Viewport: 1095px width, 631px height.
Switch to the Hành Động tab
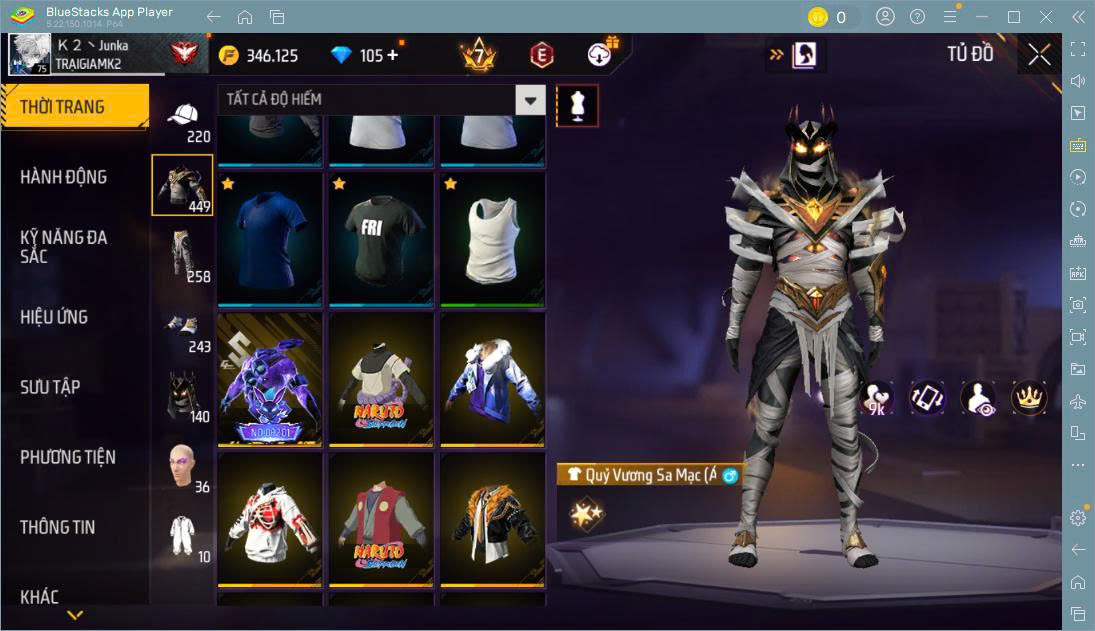(x=64, y=177)
